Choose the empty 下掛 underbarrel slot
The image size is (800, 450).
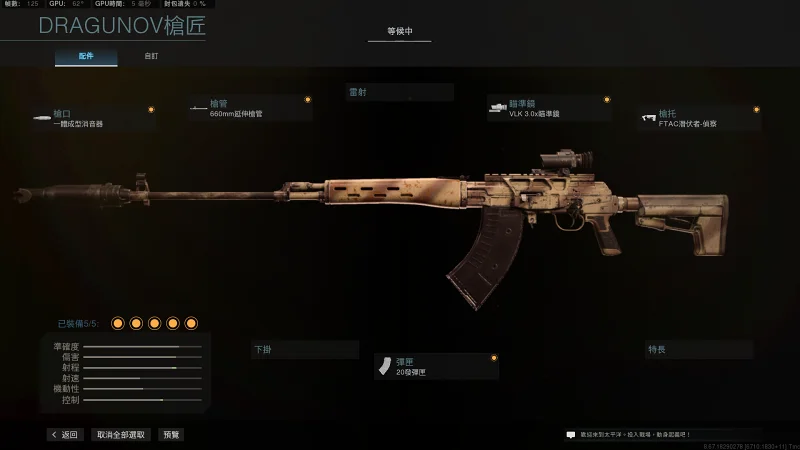305,350
